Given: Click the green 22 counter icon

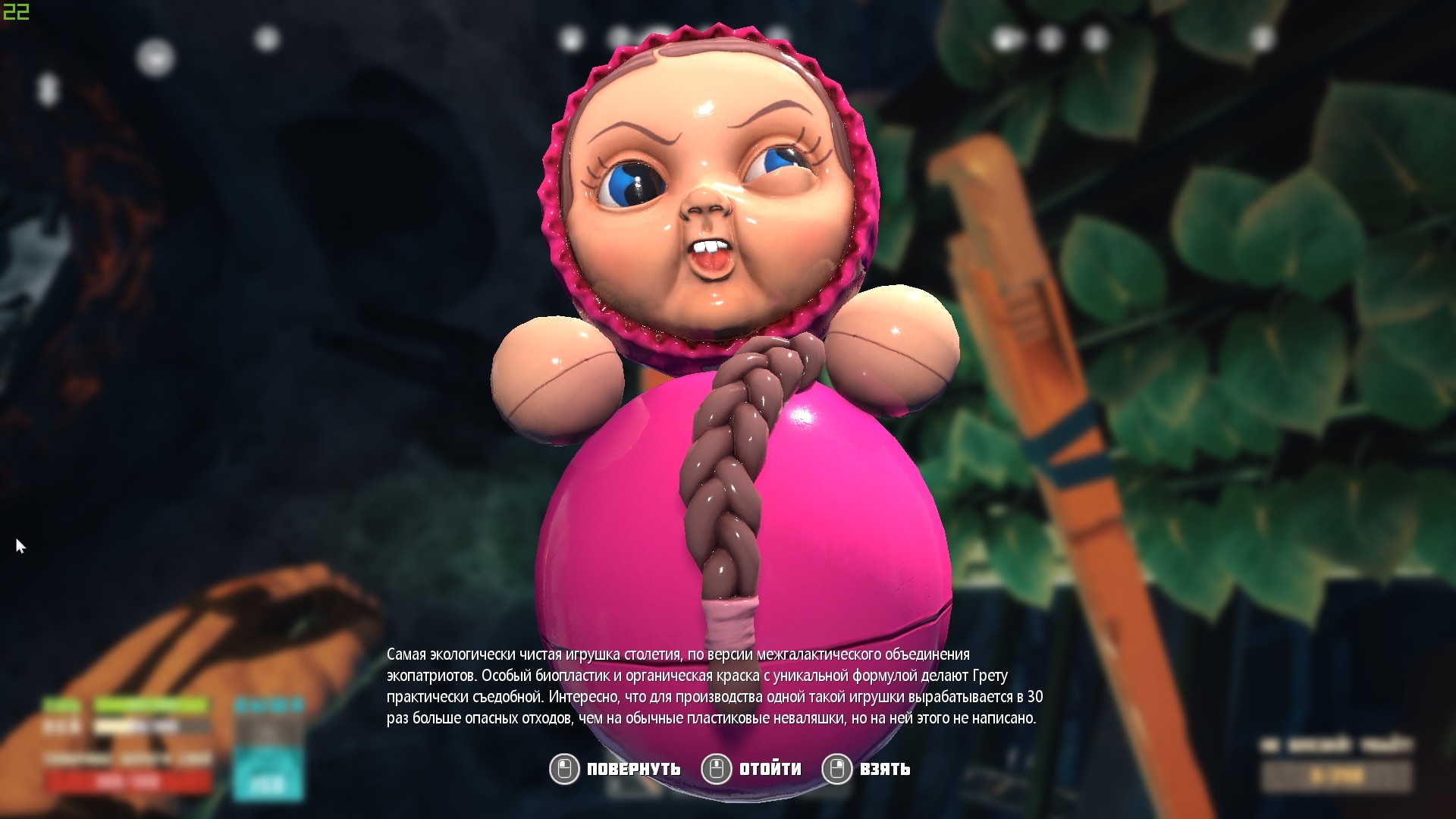Looking at the screenshot, I should [x=14, y=11].
